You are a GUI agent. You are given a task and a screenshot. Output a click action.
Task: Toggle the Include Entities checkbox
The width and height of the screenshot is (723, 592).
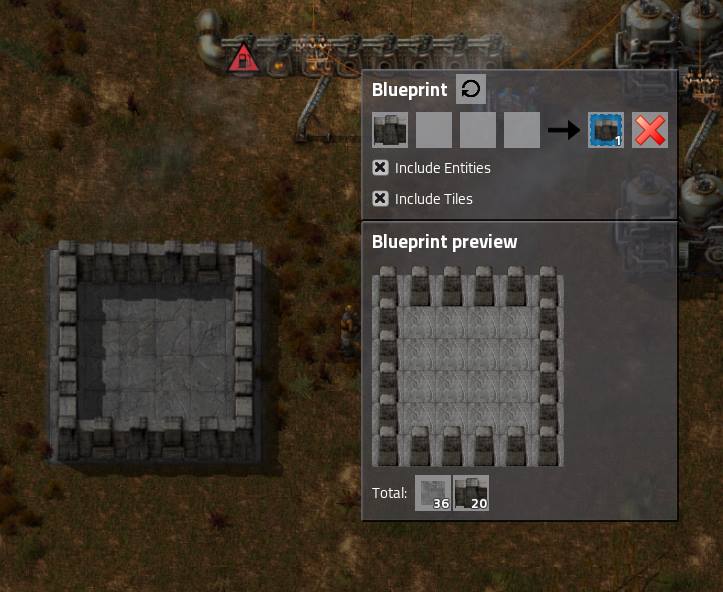(x=380, y=168)
